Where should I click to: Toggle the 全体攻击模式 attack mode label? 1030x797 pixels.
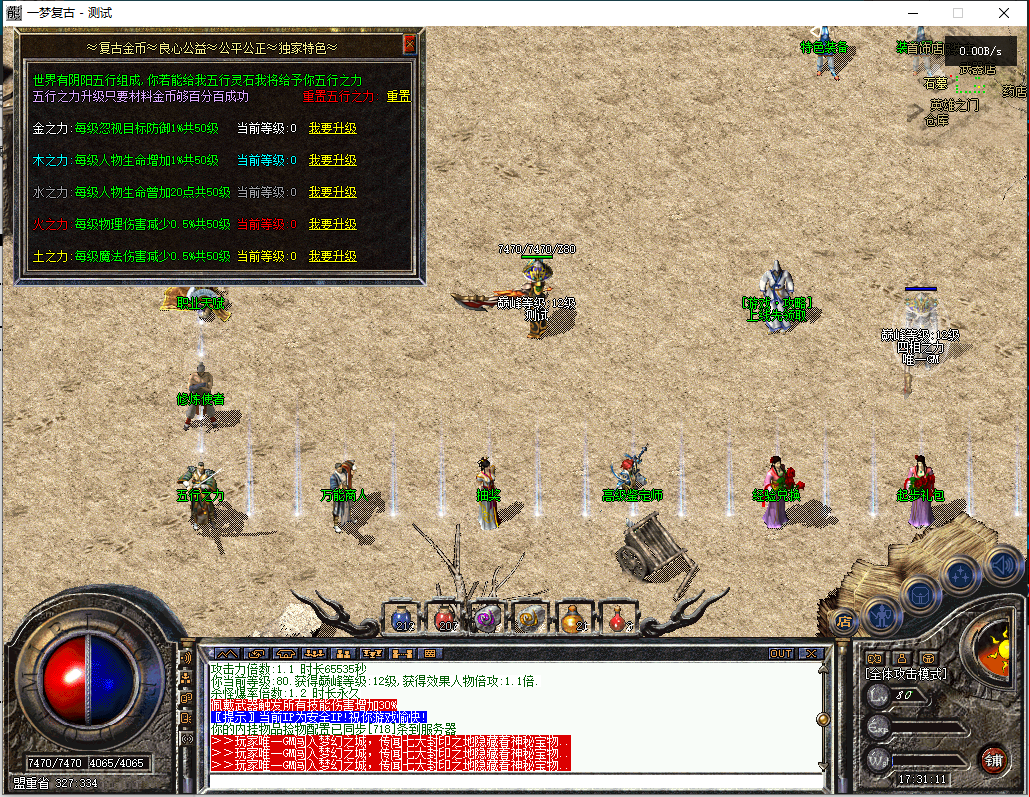(905, 674)
